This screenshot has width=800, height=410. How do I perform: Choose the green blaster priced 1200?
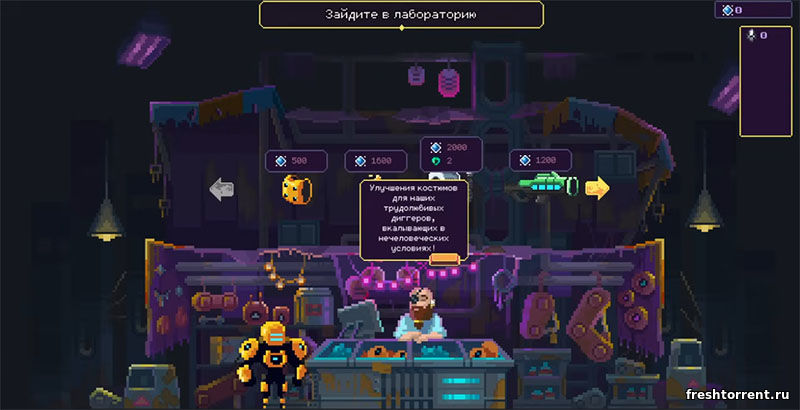(543, 186)
